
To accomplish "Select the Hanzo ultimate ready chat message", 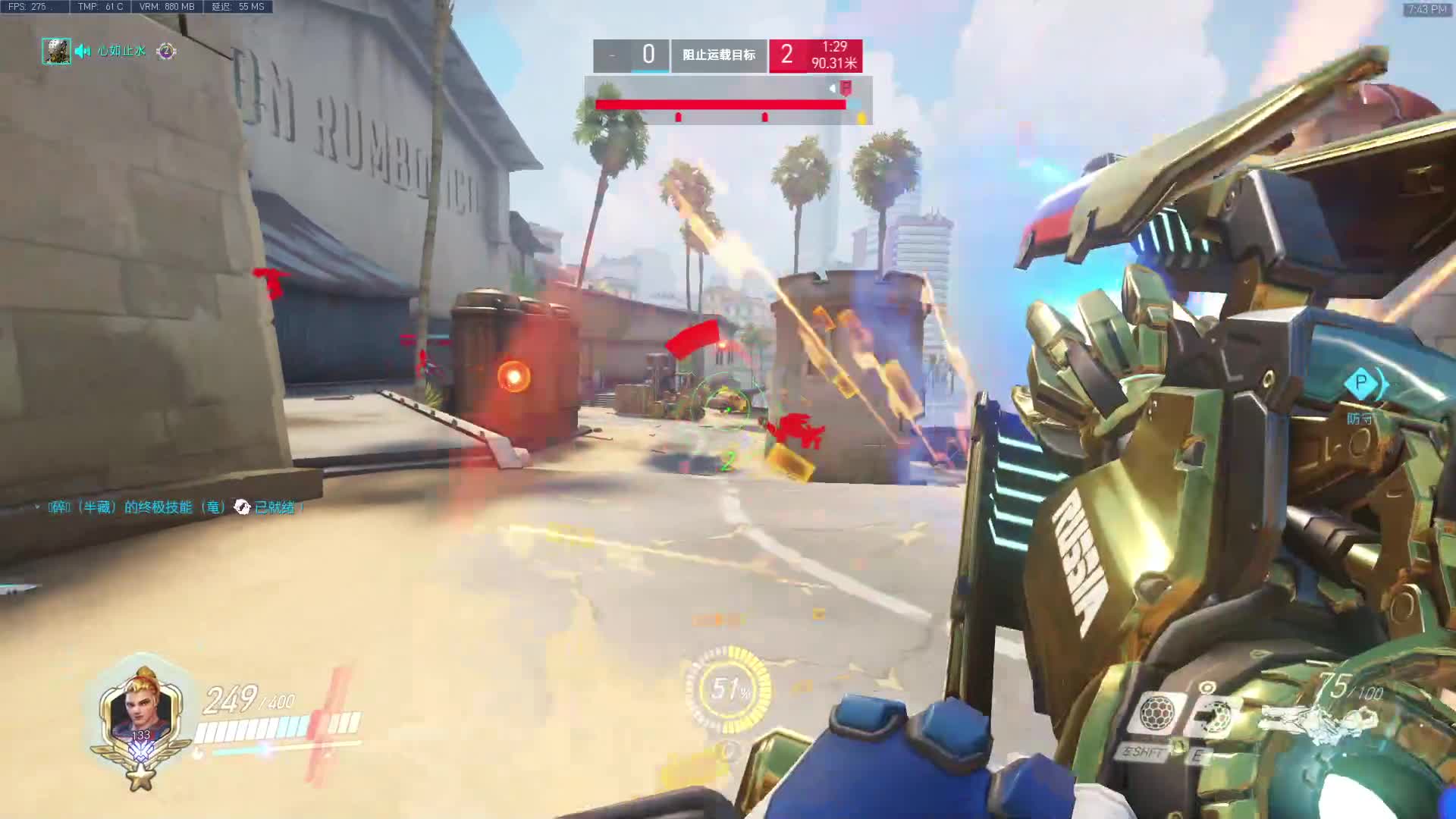I will coord(173,507).
